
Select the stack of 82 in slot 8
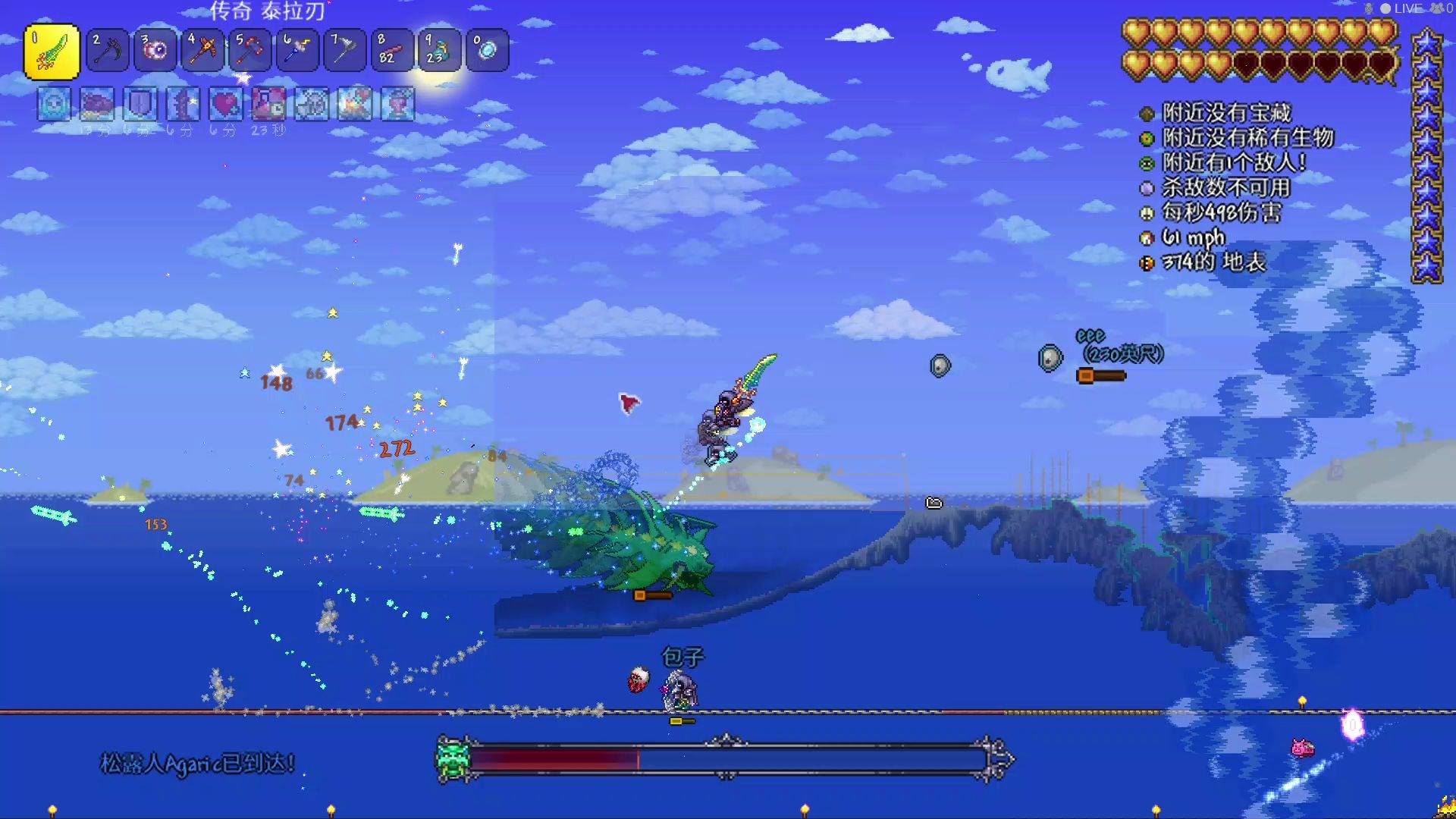[391, 51]
